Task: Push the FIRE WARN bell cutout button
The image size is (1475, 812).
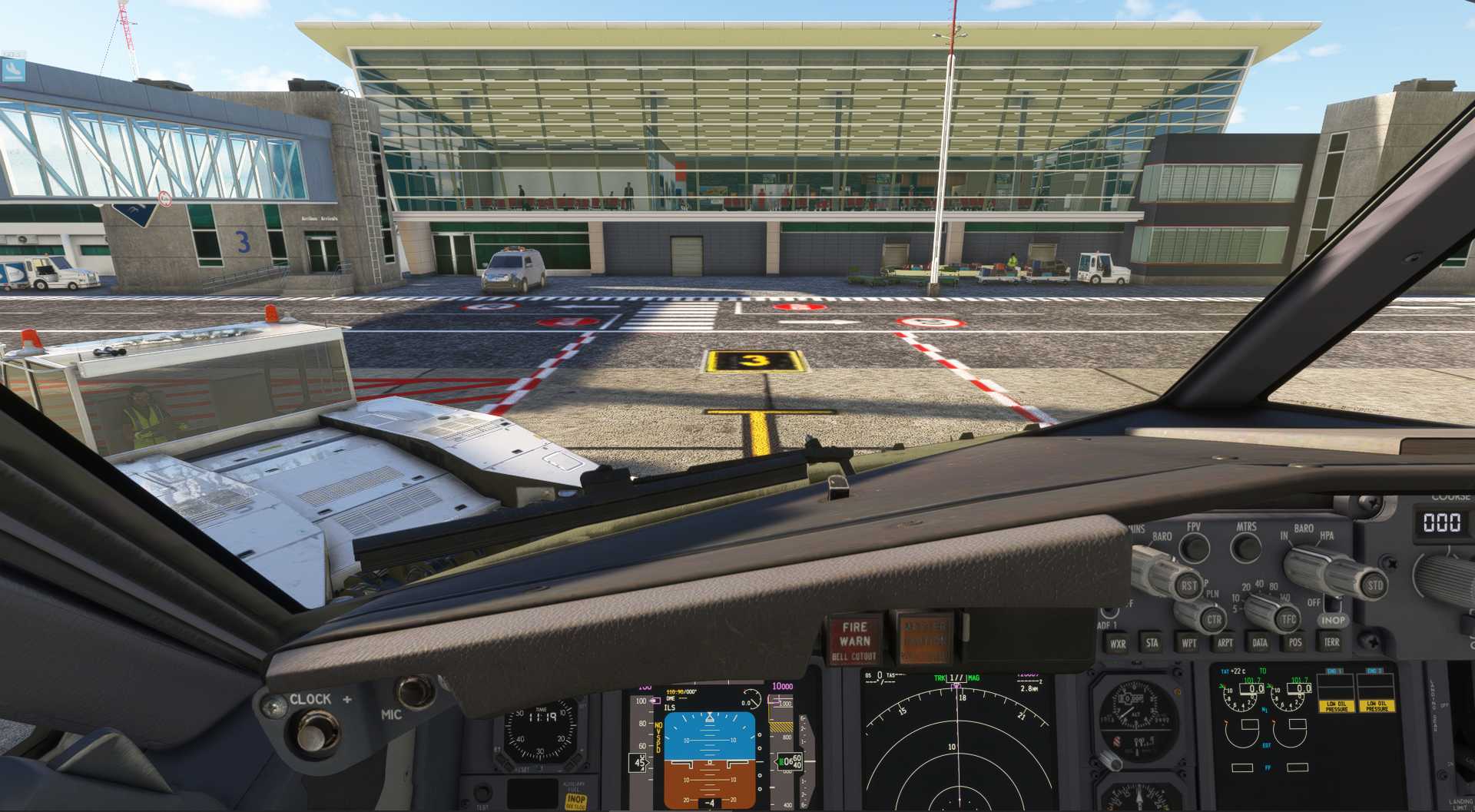Action: [854, 641]
